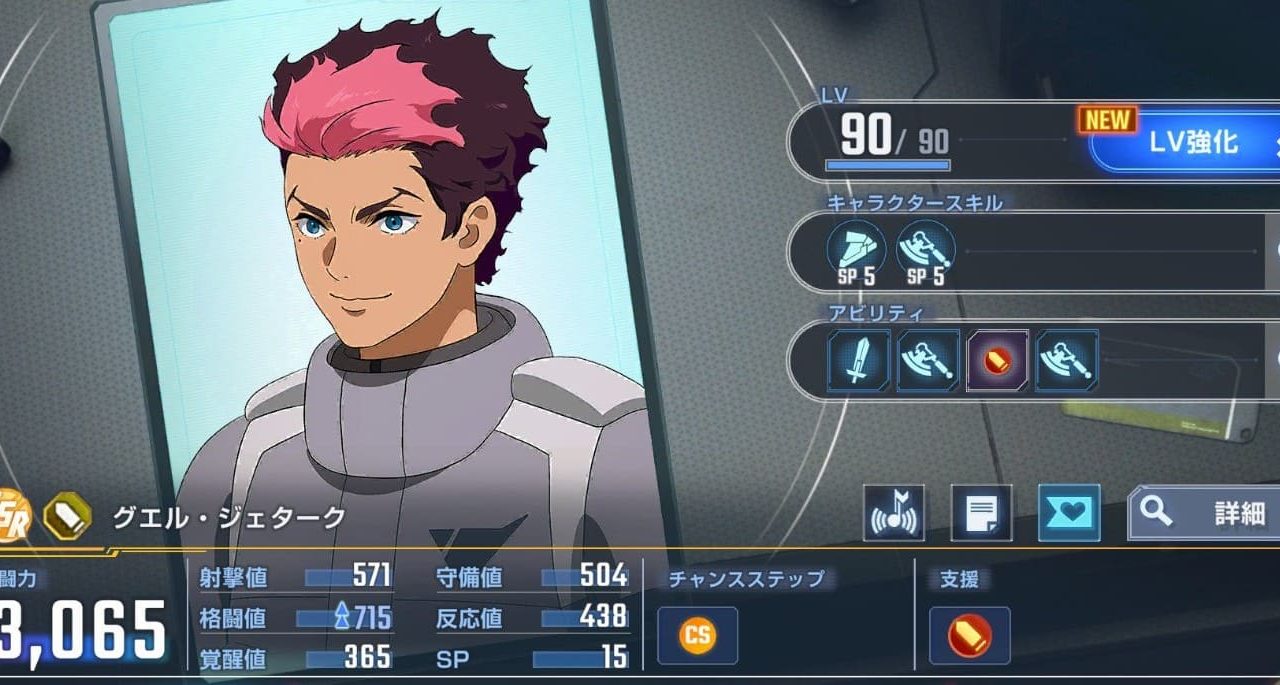
Task: Open the document notes icon
Action: click(x=981, y=513)
